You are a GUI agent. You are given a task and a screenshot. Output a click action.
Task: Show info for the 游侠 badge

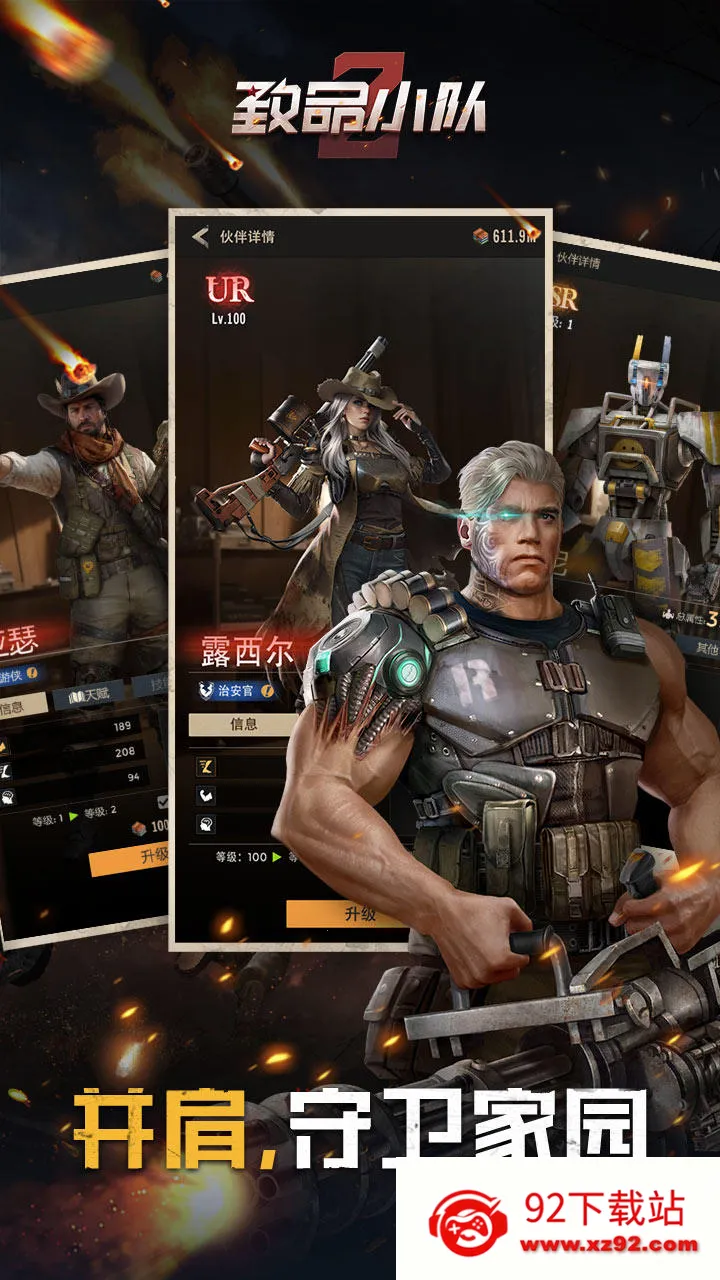click(x=31, y=673)
